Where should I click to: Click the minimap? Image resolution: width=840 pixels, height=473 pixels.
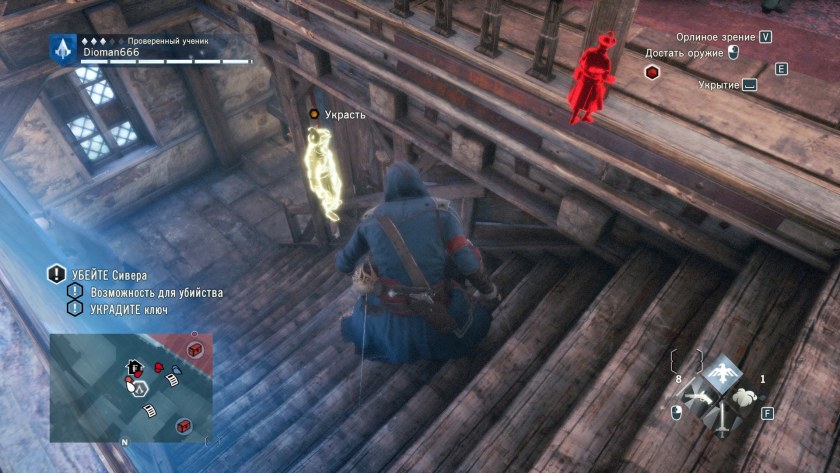[130, 388]
